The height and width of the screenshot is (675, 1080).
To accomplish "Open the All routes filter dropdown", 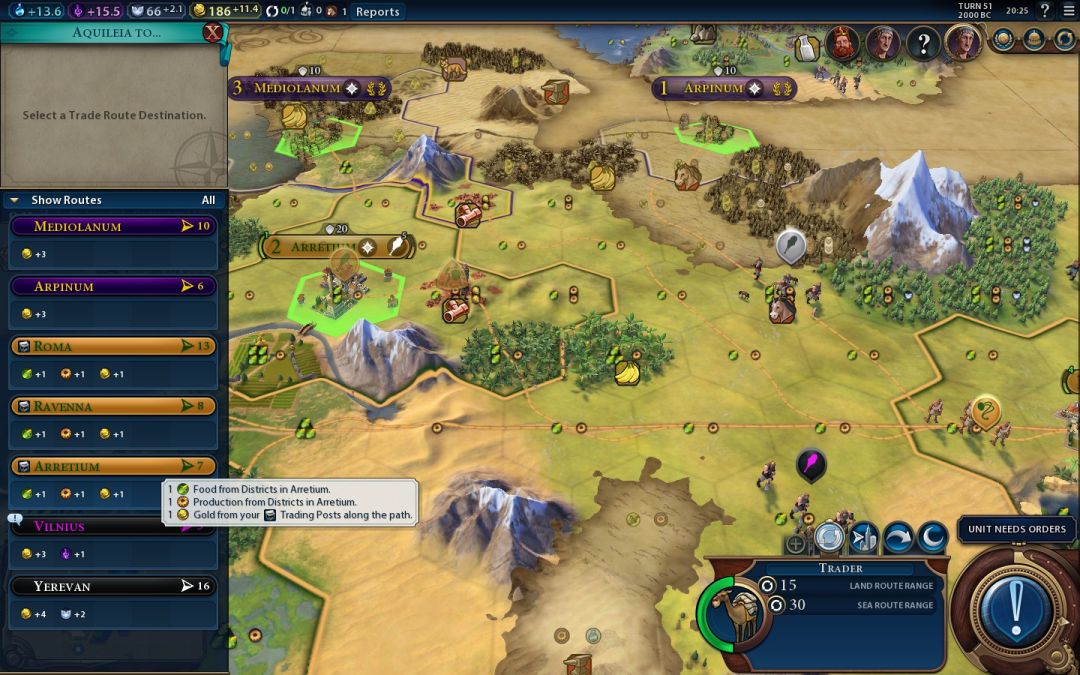I will (208, 200).
